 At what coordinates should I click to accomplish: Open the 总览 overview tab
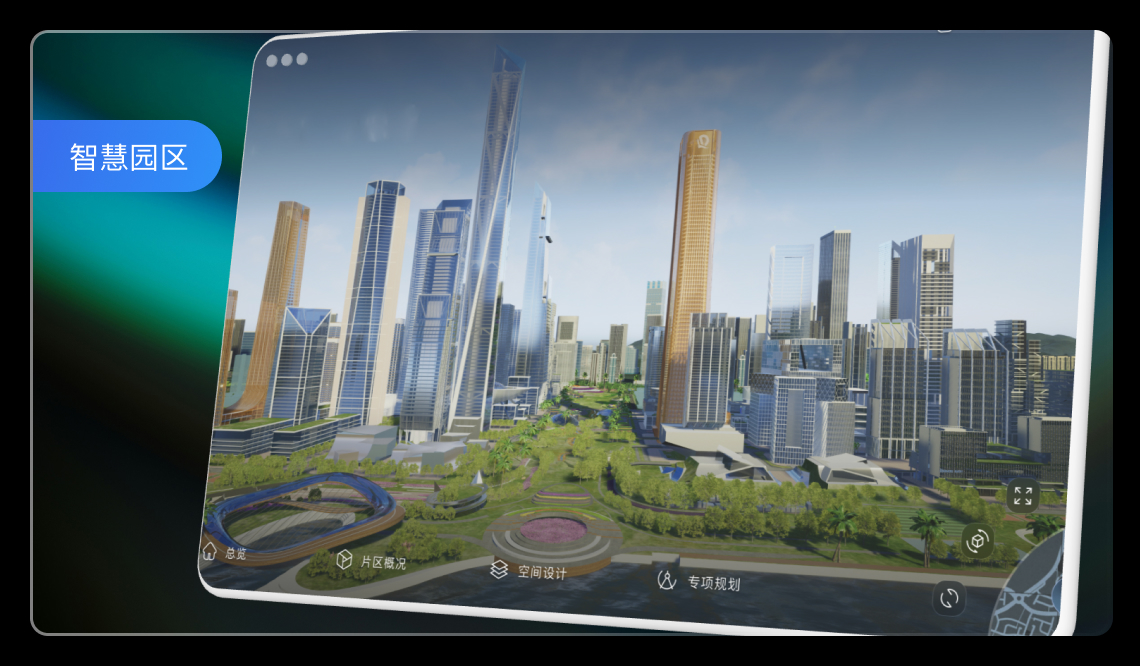click(225, 552)
